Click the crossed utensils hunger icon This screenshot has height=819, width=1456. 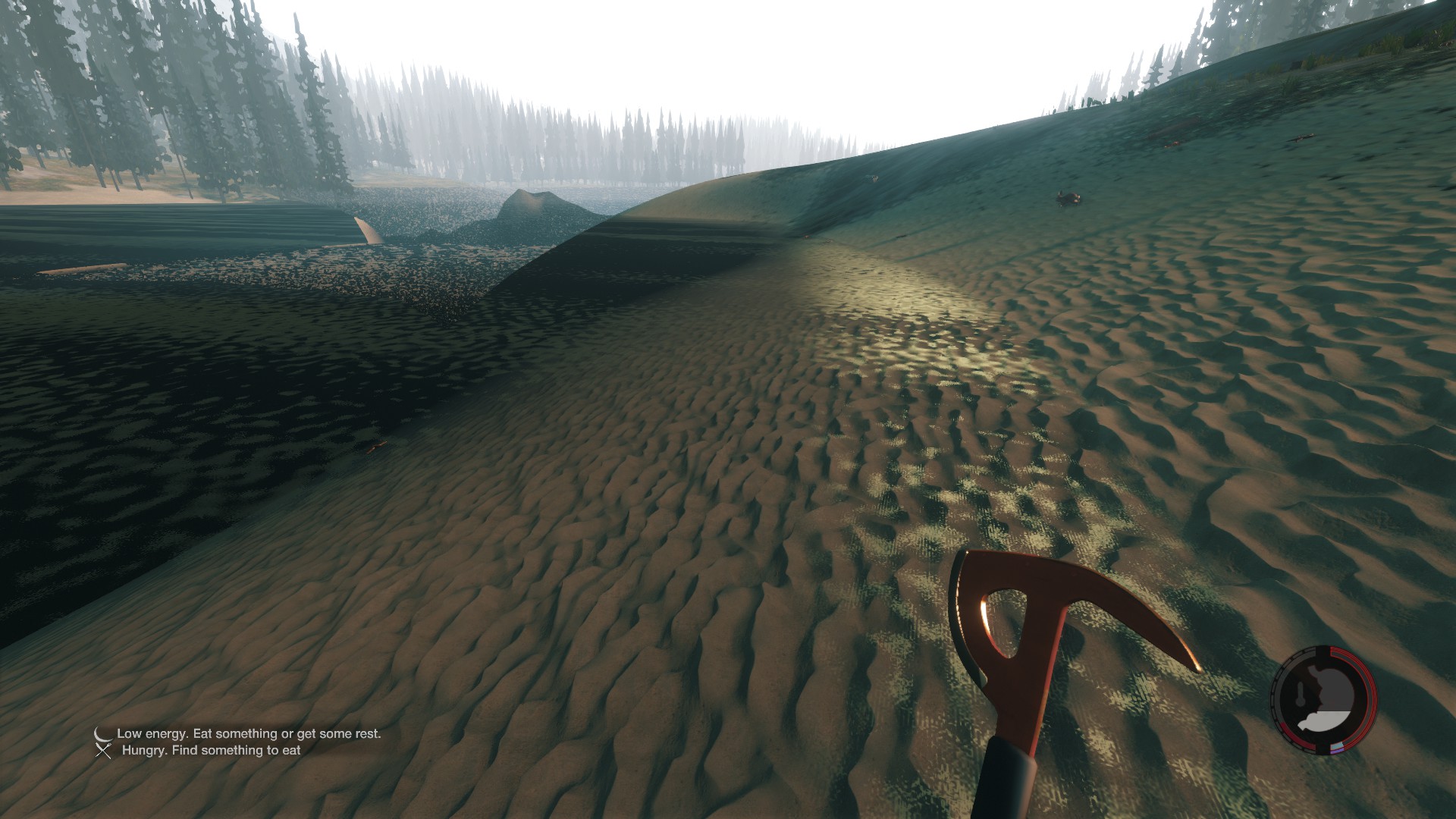tap(103, 751)
